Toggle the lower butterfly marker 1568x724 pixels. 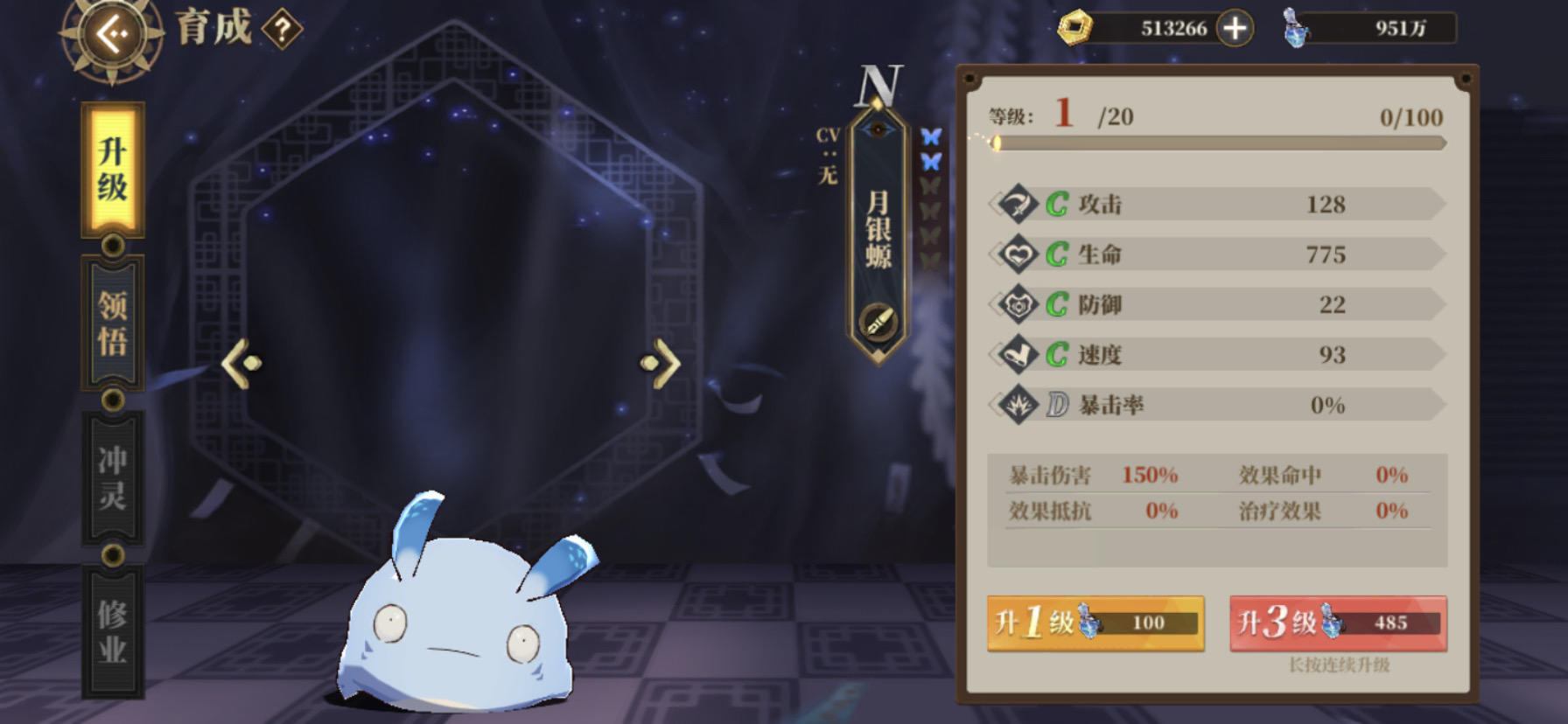coord(932,160)
